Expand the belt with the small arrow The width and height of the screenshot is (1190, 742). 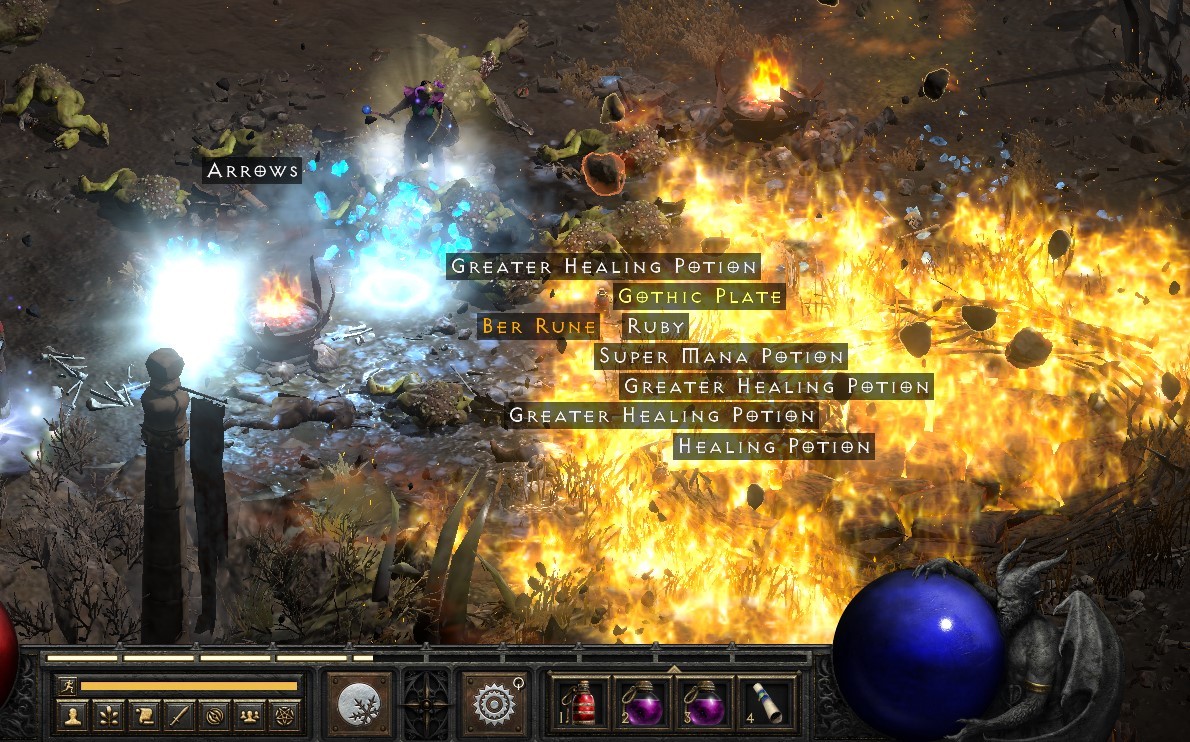[x=673, y=669]
